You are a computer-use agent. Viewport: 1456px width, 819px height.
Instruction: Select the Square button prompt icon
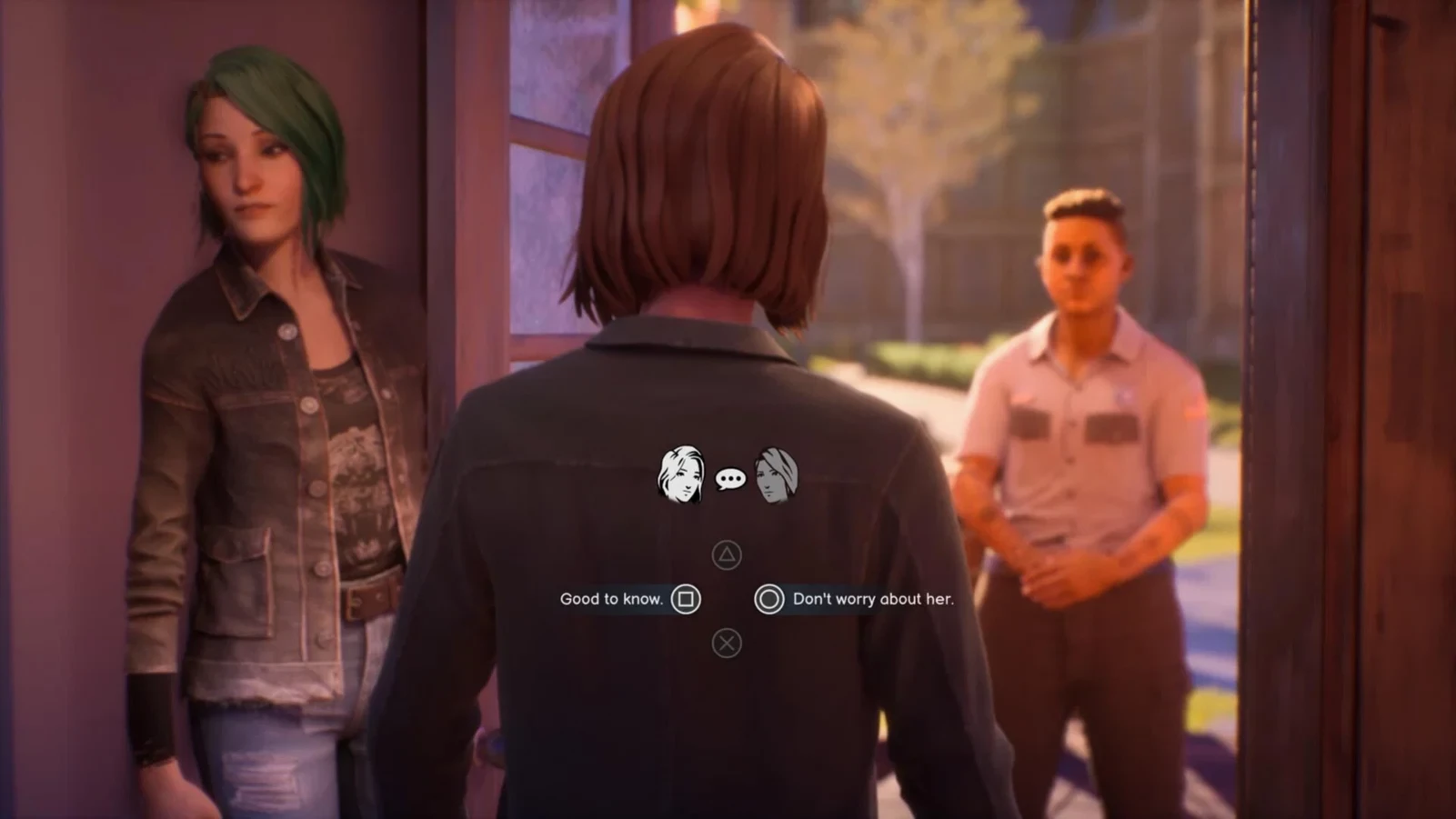(685, 599)
